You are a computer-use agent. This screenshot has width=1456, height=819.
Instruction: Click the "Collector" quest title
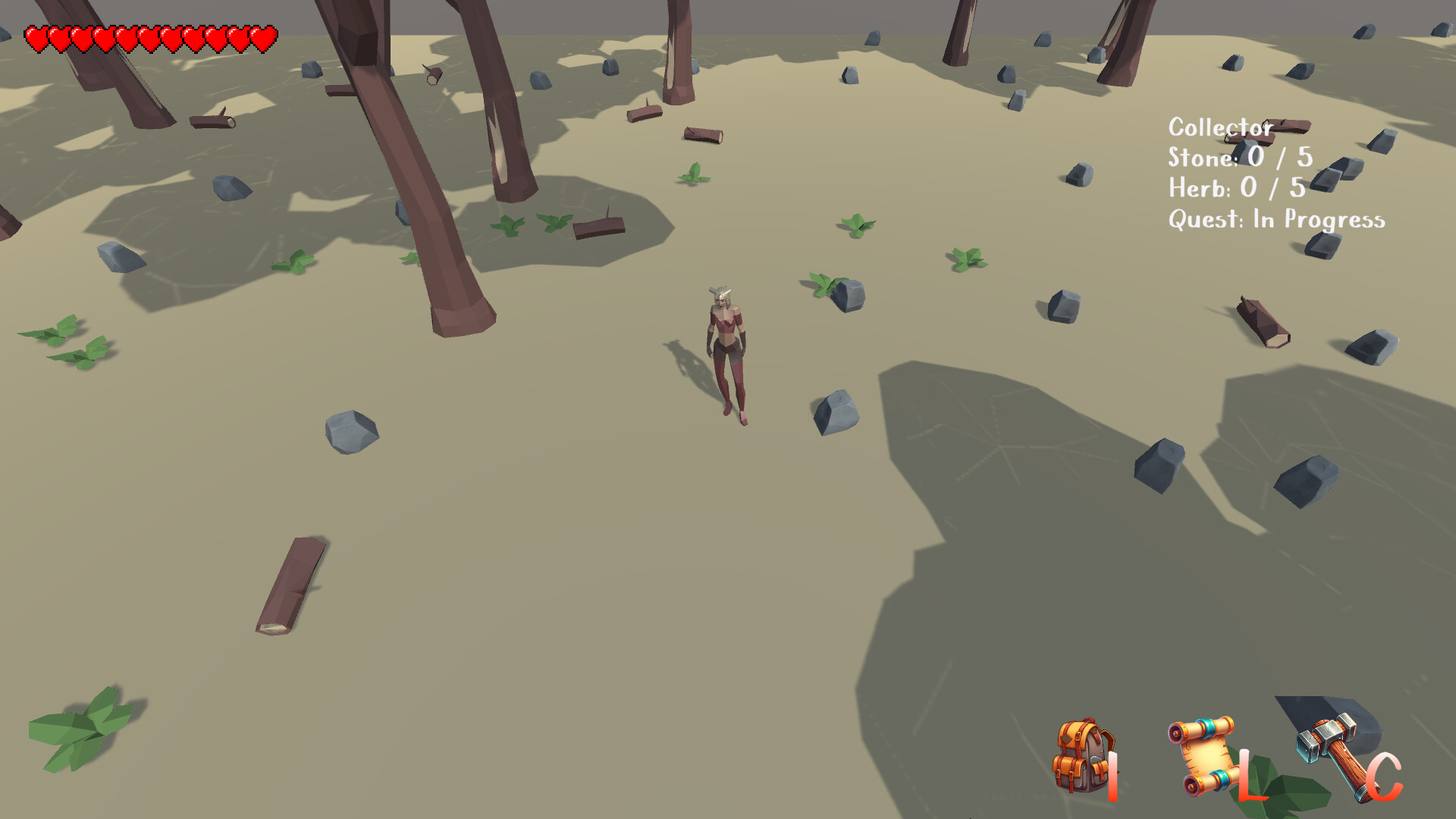(x=1219, y=127)
